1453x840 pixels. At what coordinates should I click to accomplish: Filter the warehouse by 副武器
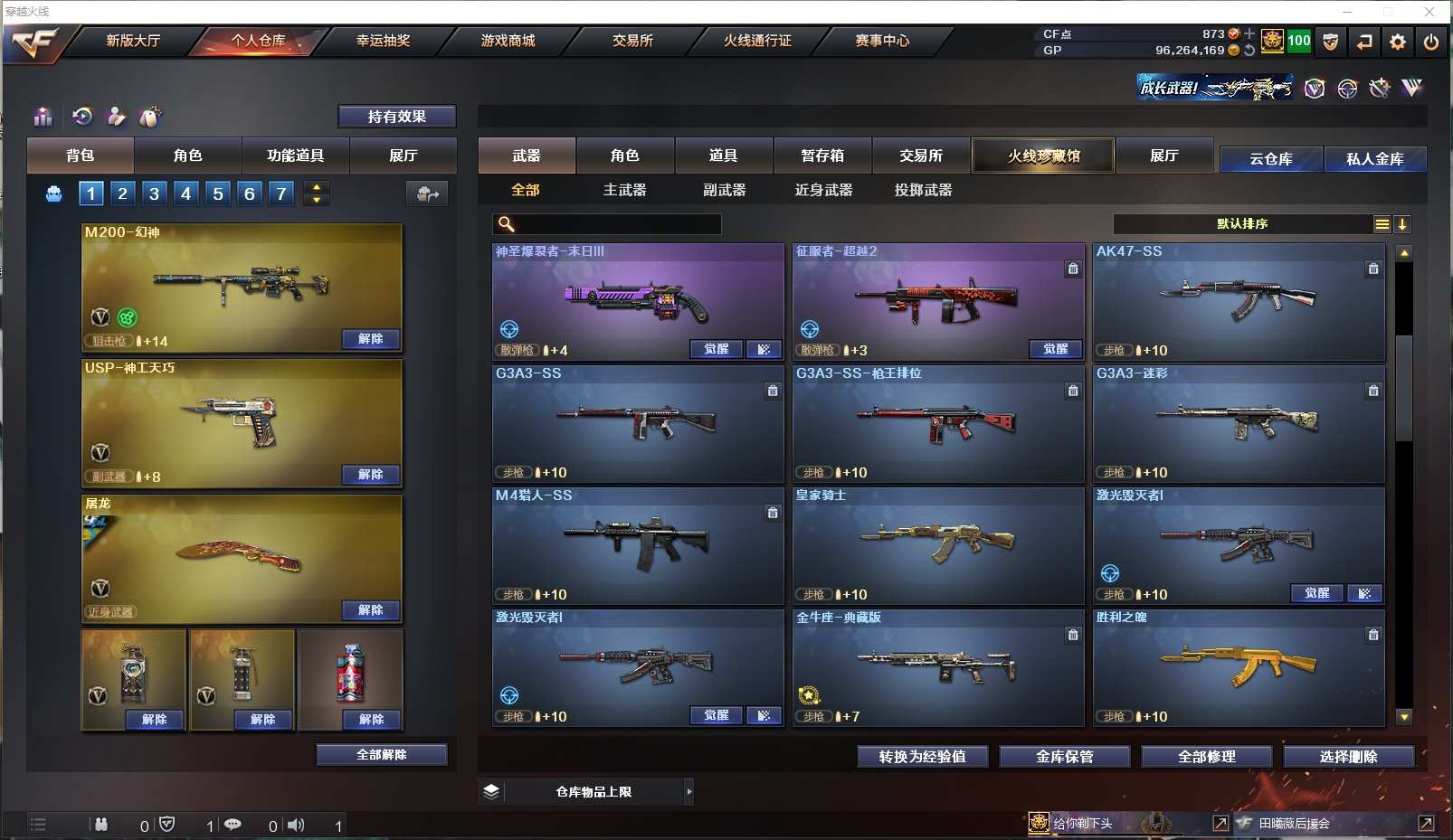[724, 190]
